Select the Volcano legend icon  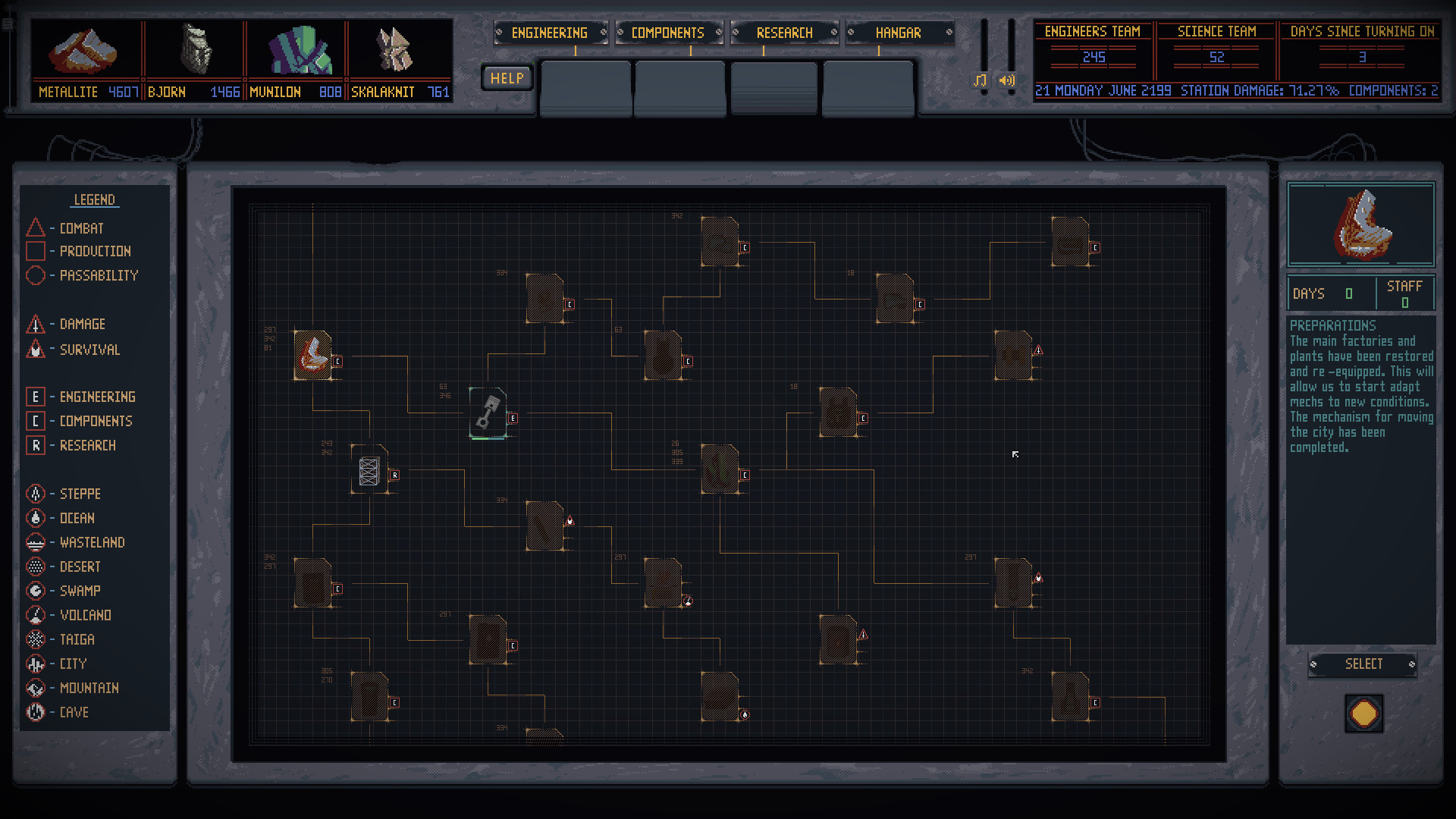point(36,615)
